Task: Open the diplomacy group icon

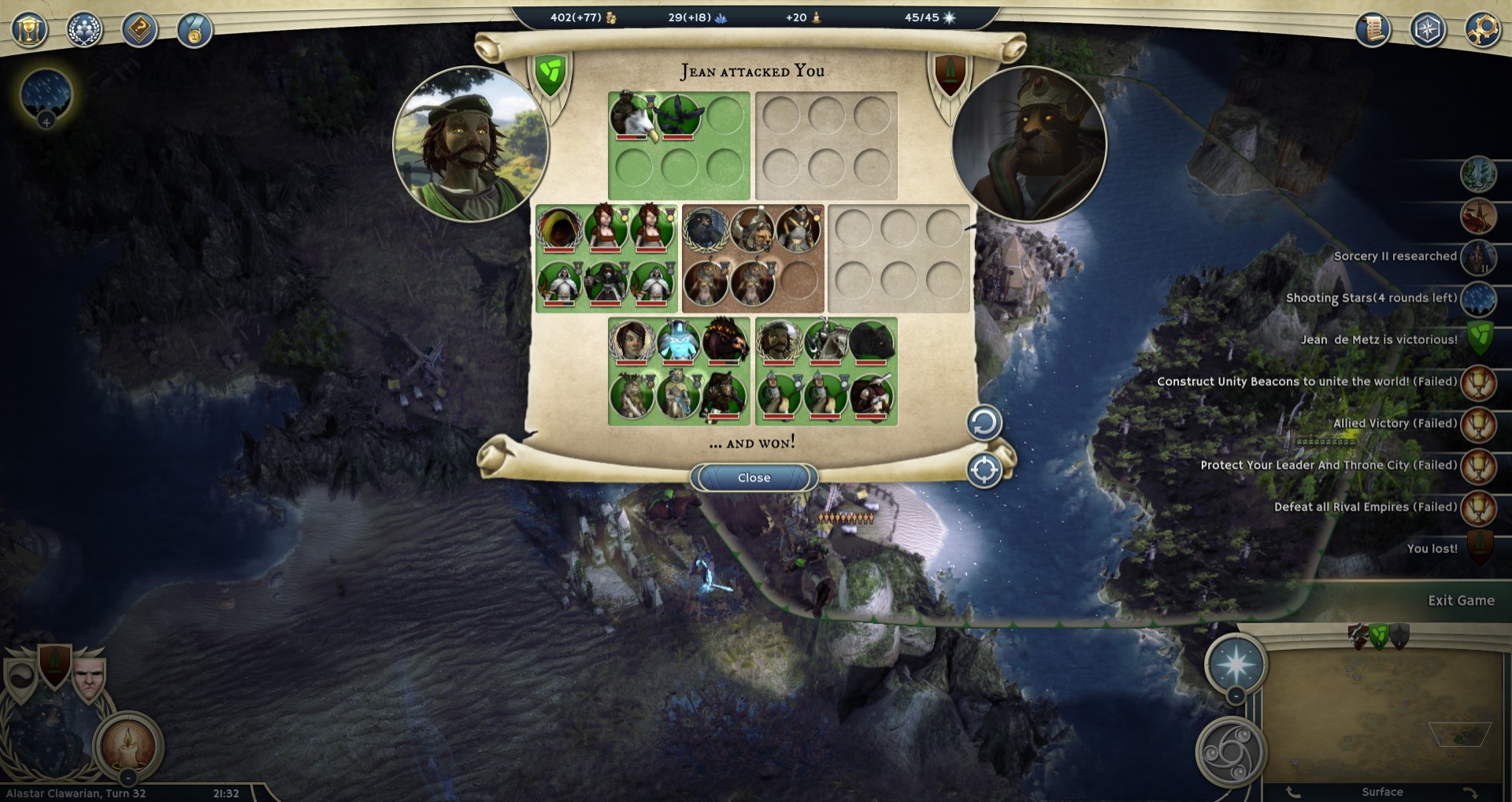Action: tap(84, 30)
